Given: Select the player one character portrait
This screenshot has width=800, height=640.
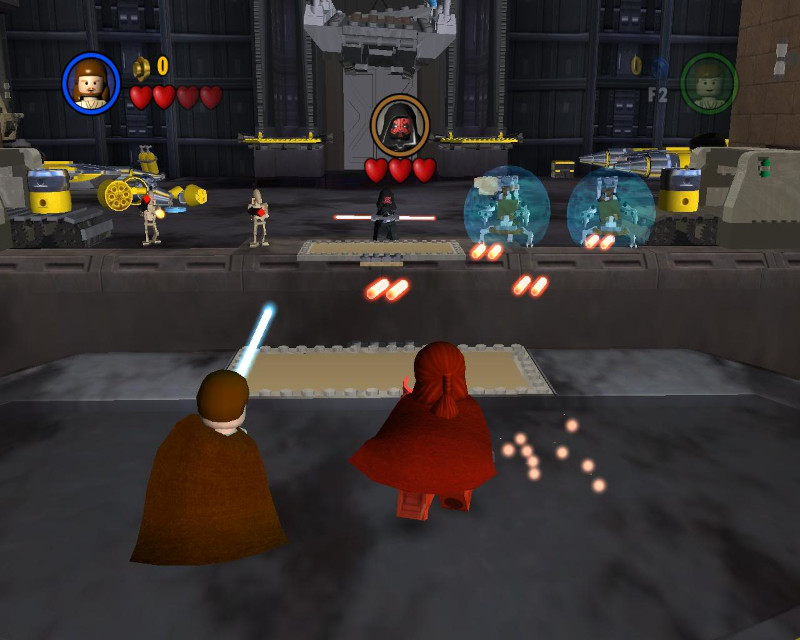Looking at the screenshot, I should click(x=91, y=82).
